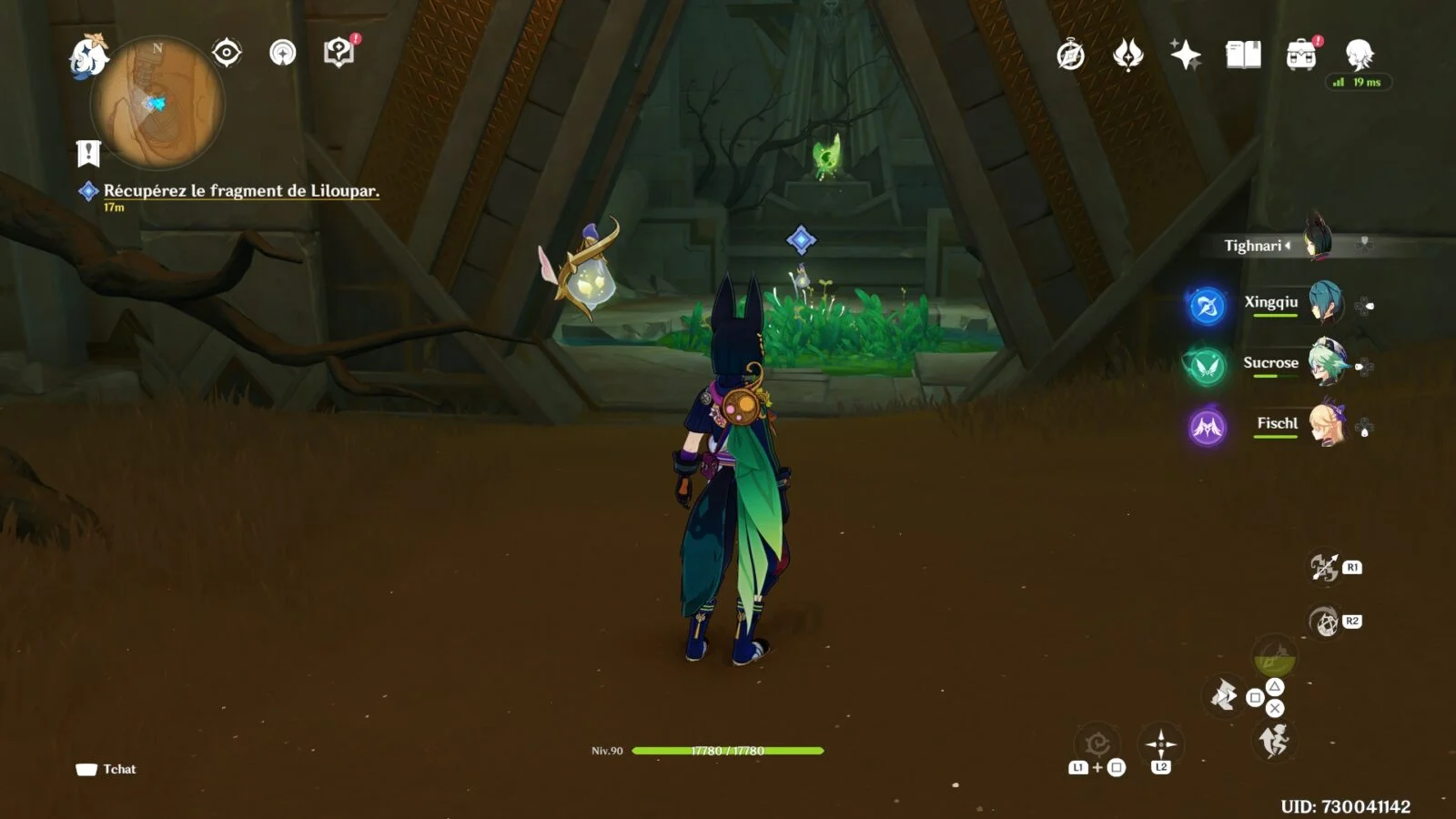
Task: Select the quest tracker "Récupérez le fragment de Liloupar"
Action: [x=240, y=190]
